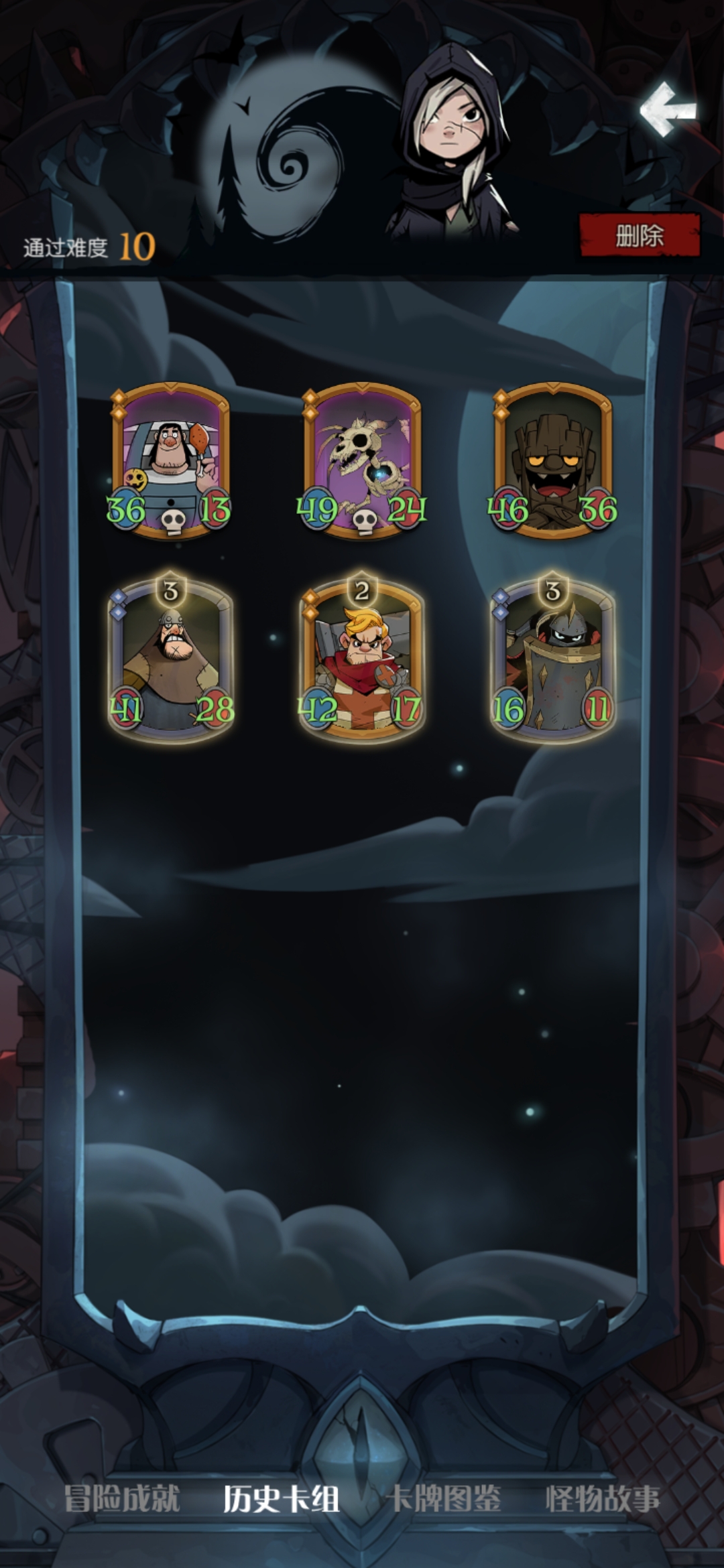The image size is (724, 1568).
Task: Select the blond knight card
Action: click(x=362, y=660)
